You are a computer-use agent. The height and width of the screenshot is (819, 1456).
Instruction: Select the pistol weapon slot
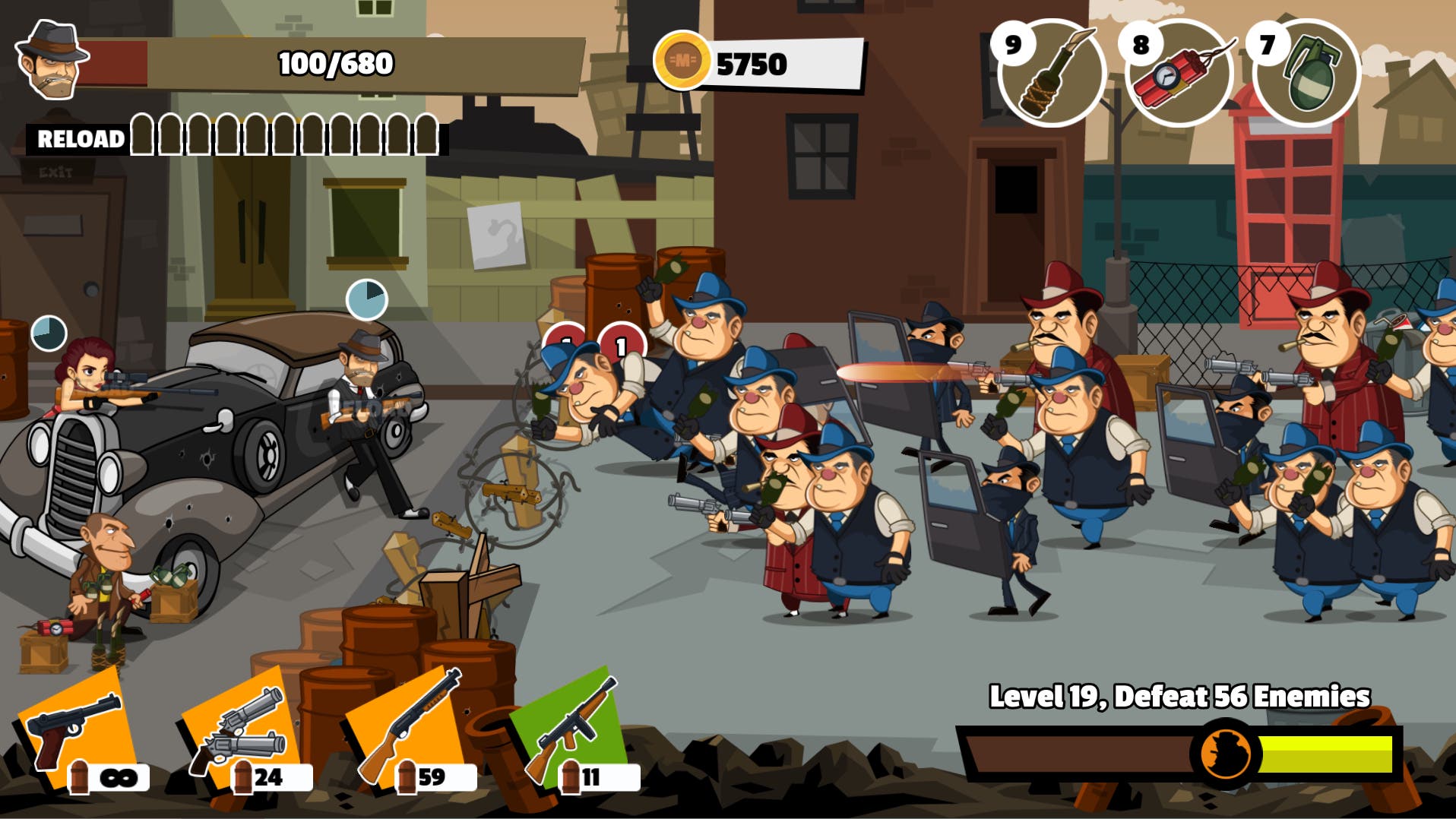(74, 729)
